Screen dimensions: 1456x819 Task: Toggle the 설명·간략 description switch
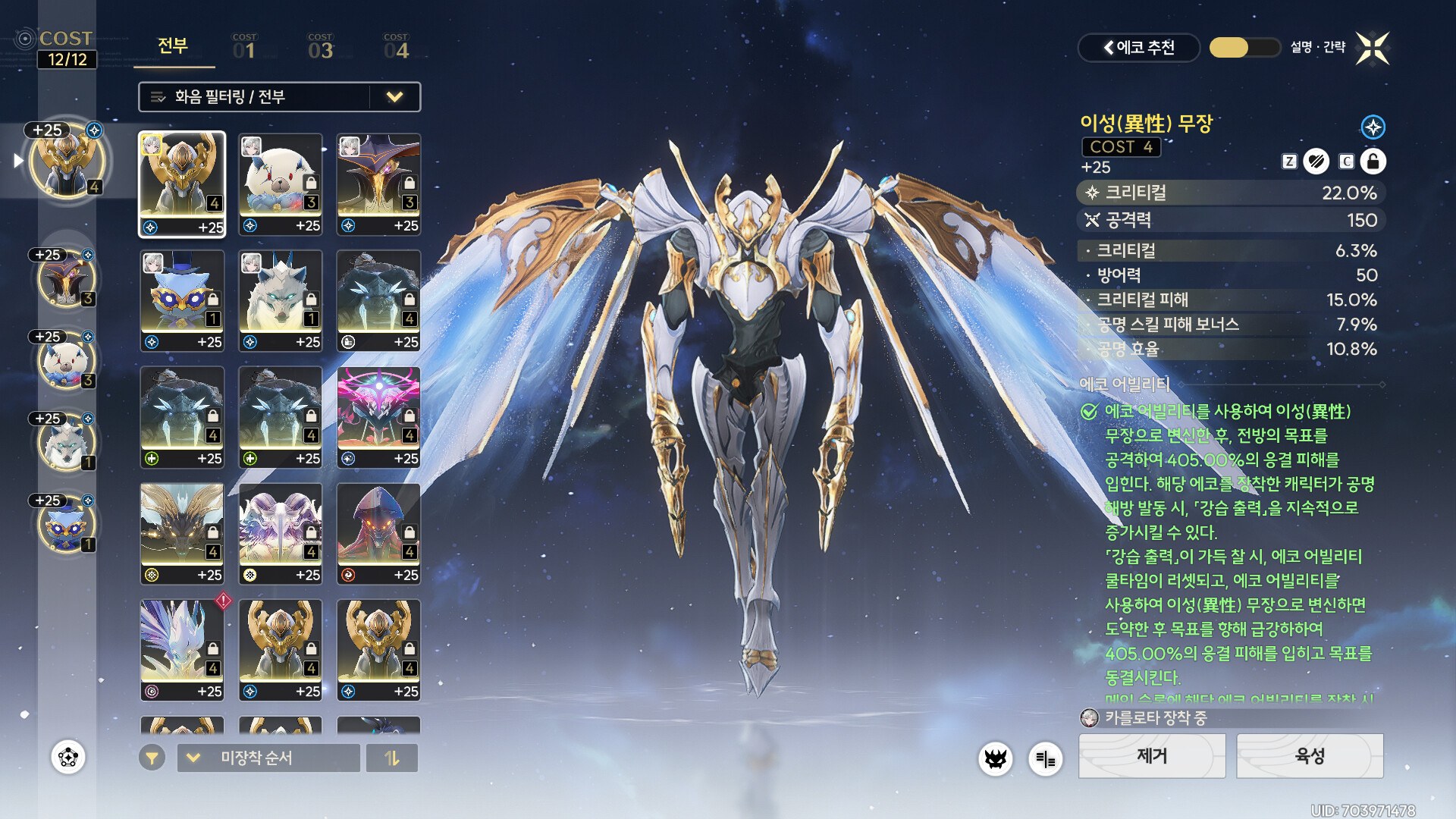1244,48
